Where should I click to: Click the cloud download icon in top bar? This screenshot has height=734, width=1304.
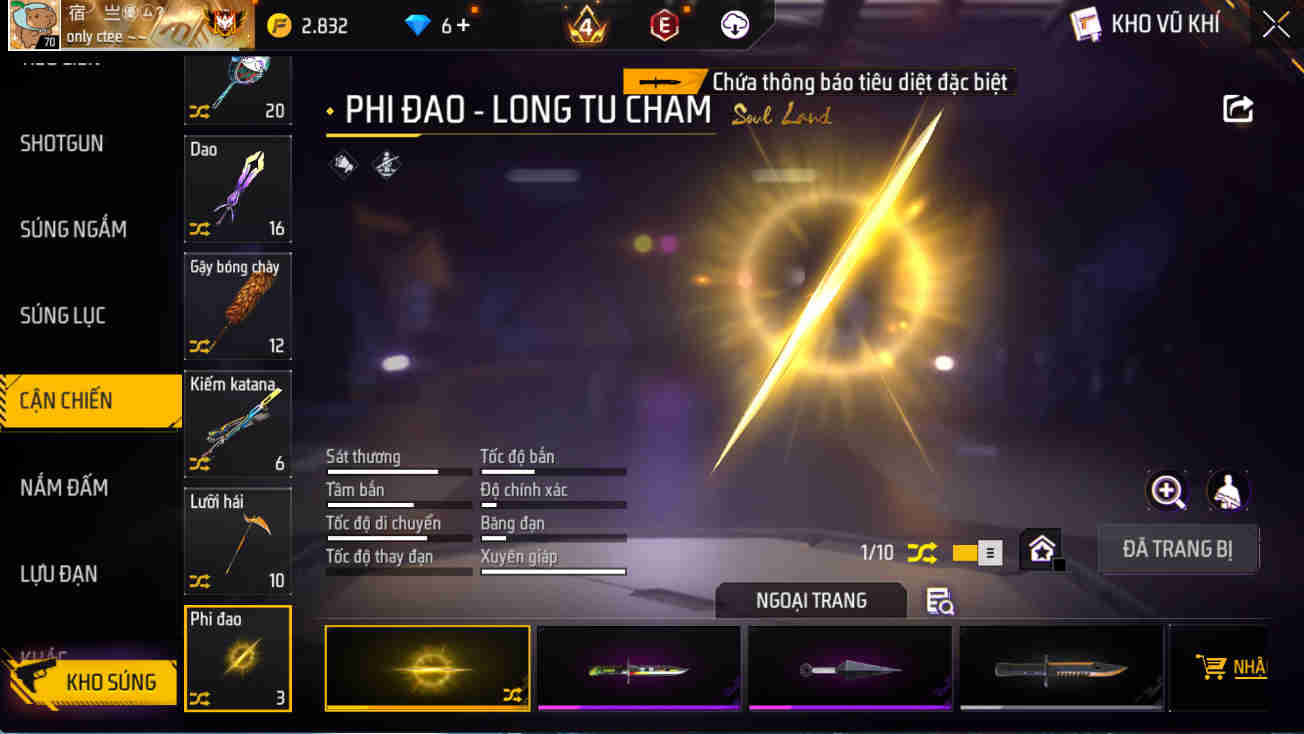(x=737, y=24)
